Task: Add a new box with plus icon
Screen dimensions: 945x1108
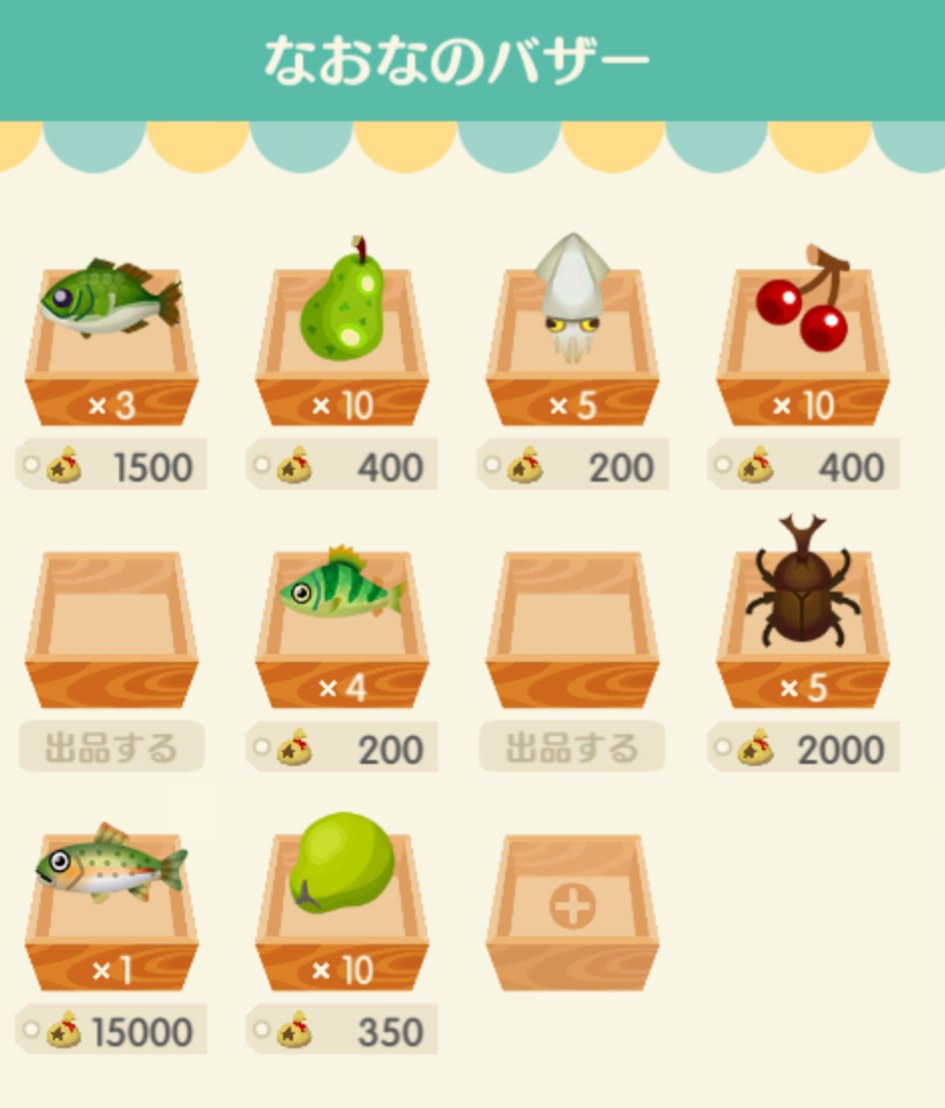Action: [x=572, y=908]
